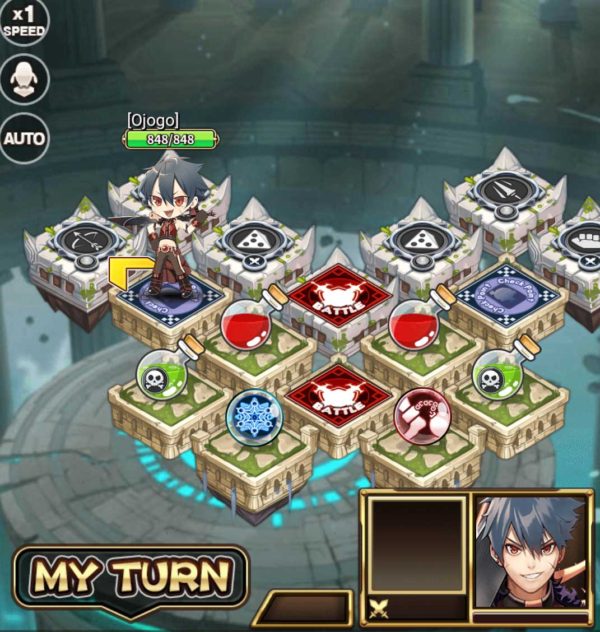
Task: Open the character silhouette button
Action: pos(23,78)
